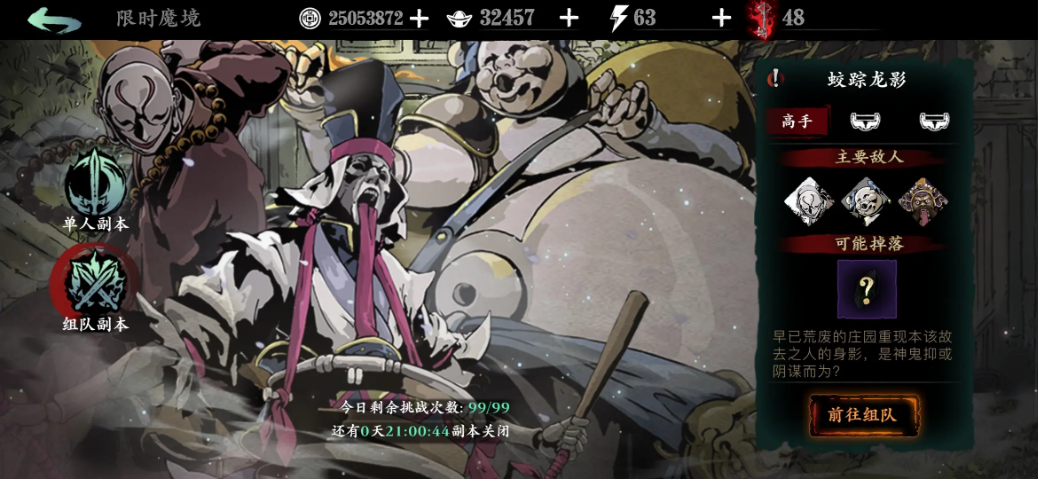This screenshot has height=479, width=1038.
Task: Select 单人副本 solo dungeon mode
Action: click(x=95, y=189)
